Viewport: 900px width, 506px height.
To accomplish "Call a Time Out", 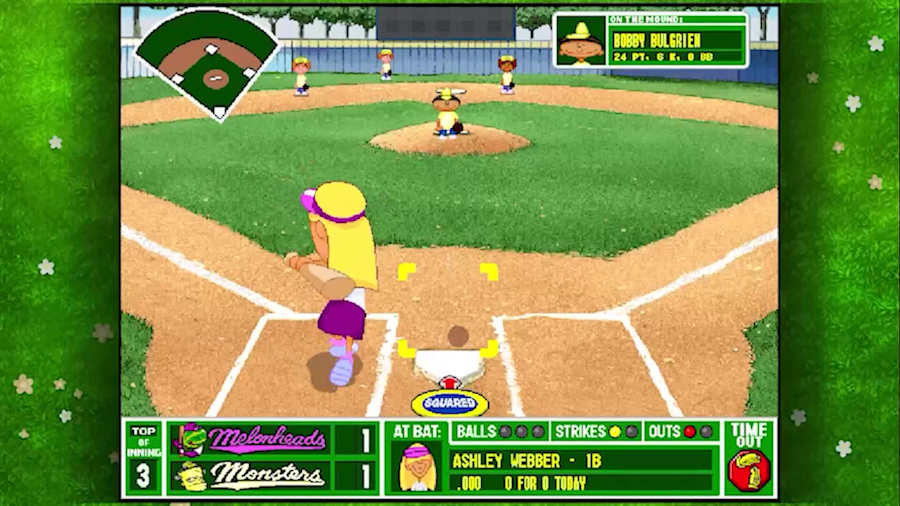I will click(x=749, y=458).
